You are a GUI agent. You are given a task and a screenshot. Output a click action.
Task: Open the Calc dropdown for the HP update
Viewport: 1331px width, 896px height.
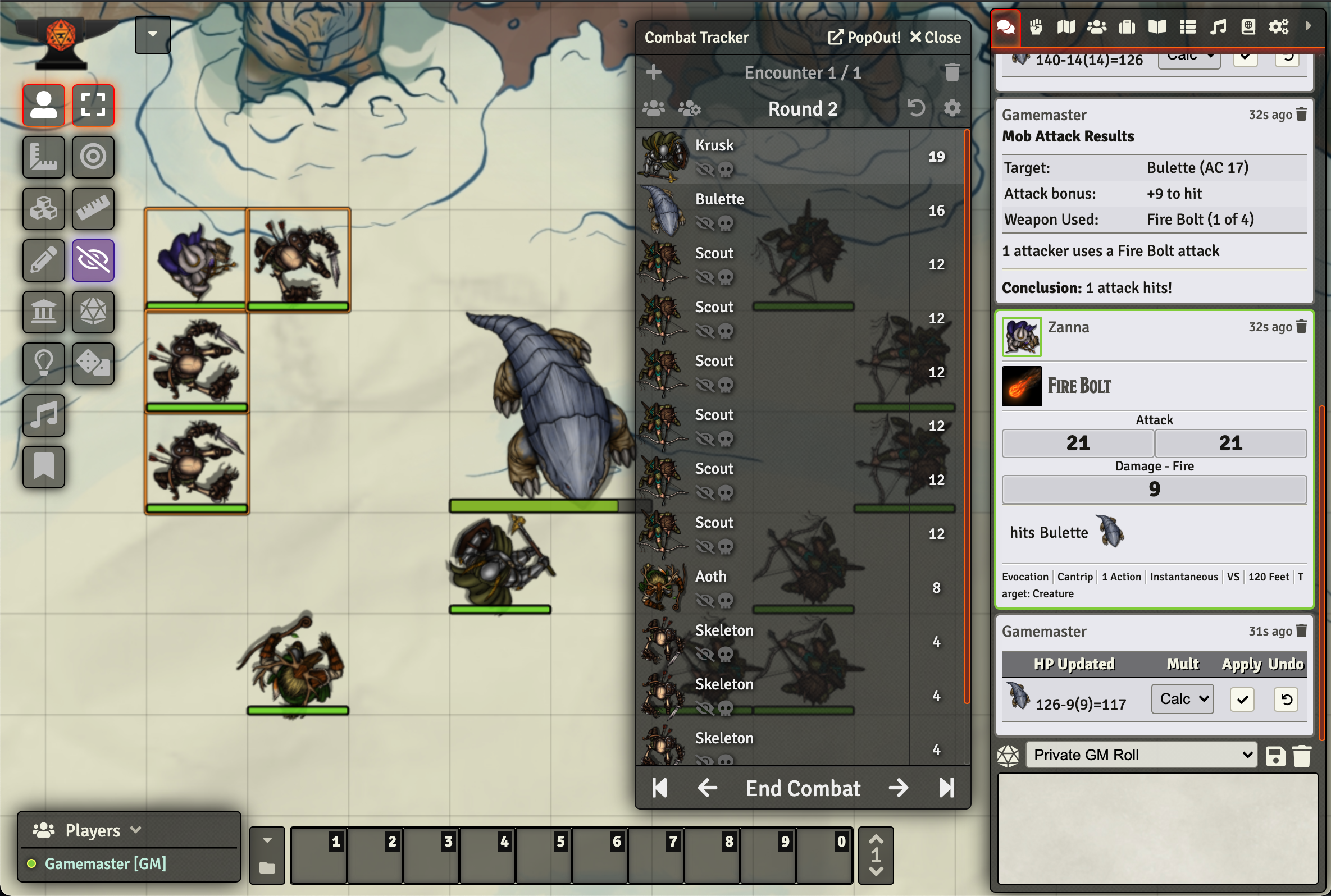click(1182, 698)
